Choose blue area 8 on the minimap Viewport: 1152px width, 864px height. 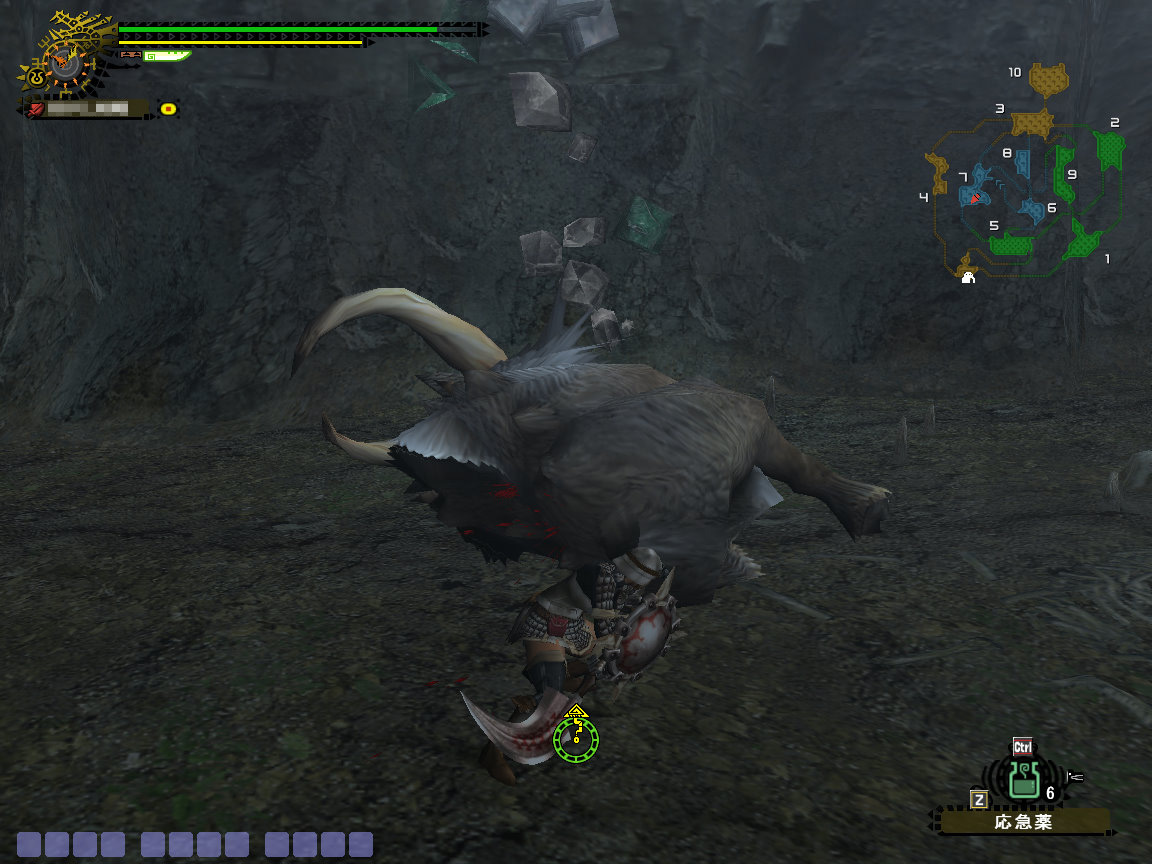click(x=1022, y=163)
